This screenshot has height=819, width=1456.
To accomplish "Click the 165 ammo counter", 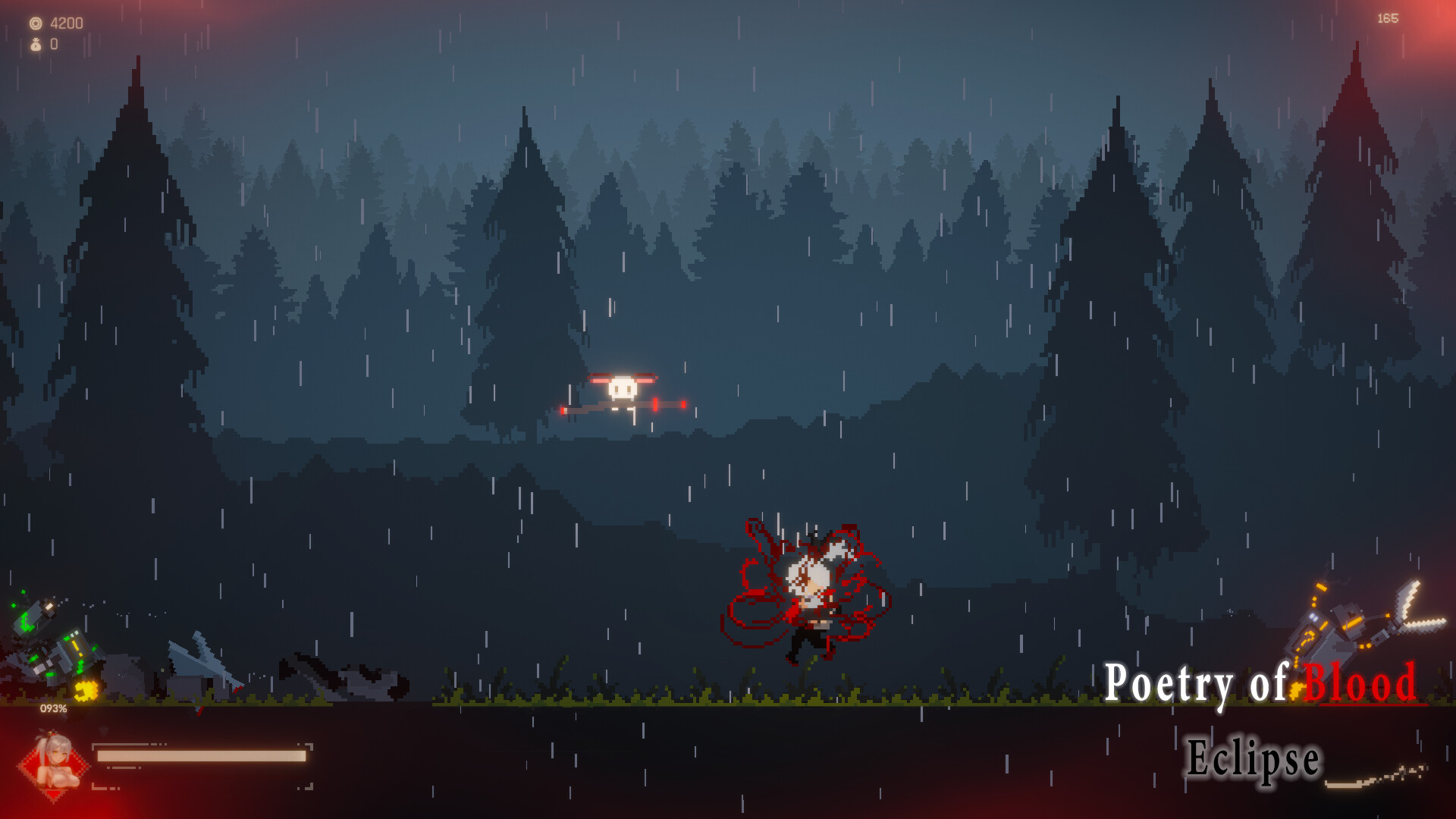I will click(1388, 19).
